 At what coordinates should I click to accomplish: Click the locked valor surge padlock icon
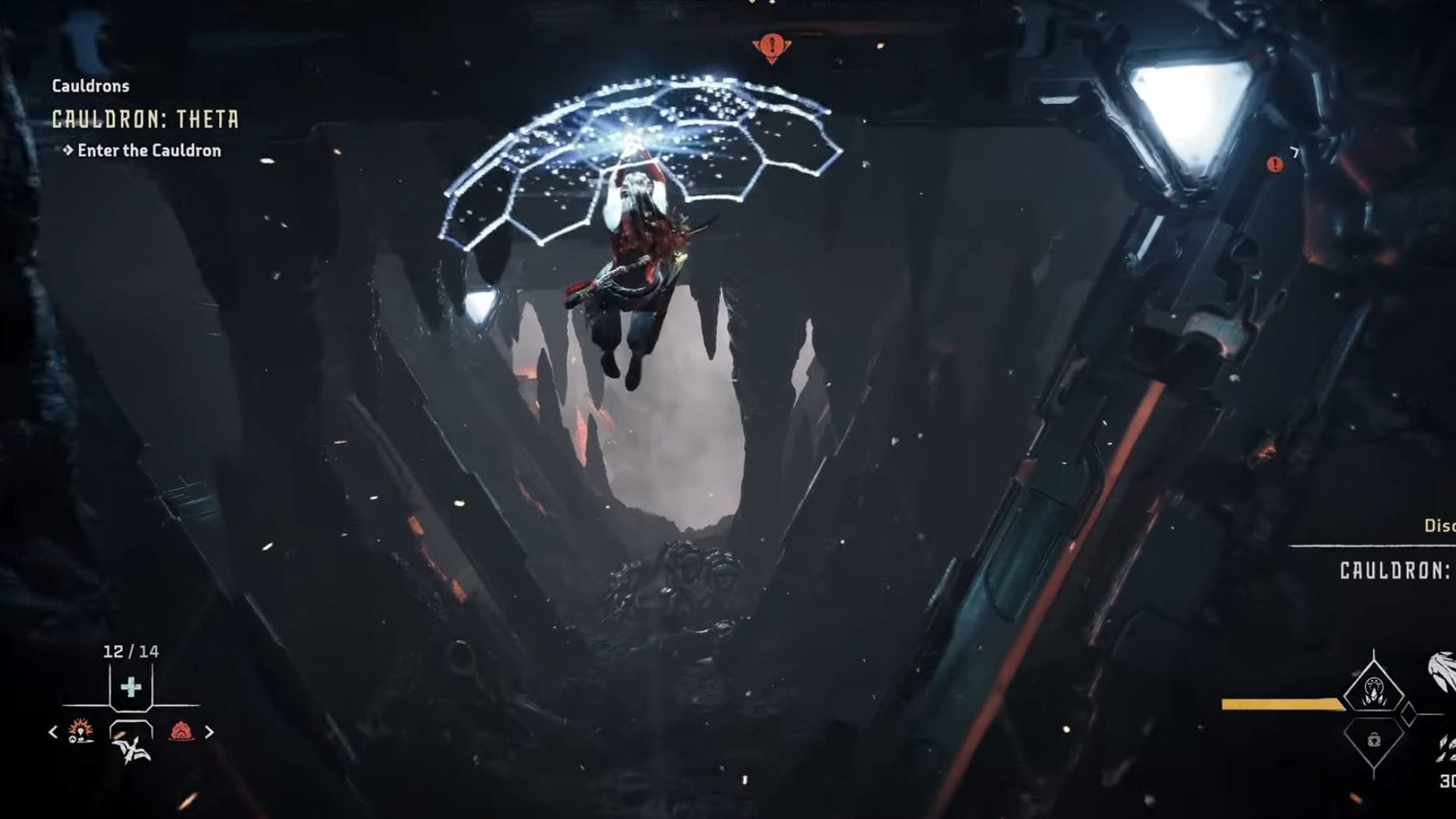pos(1374,741)
